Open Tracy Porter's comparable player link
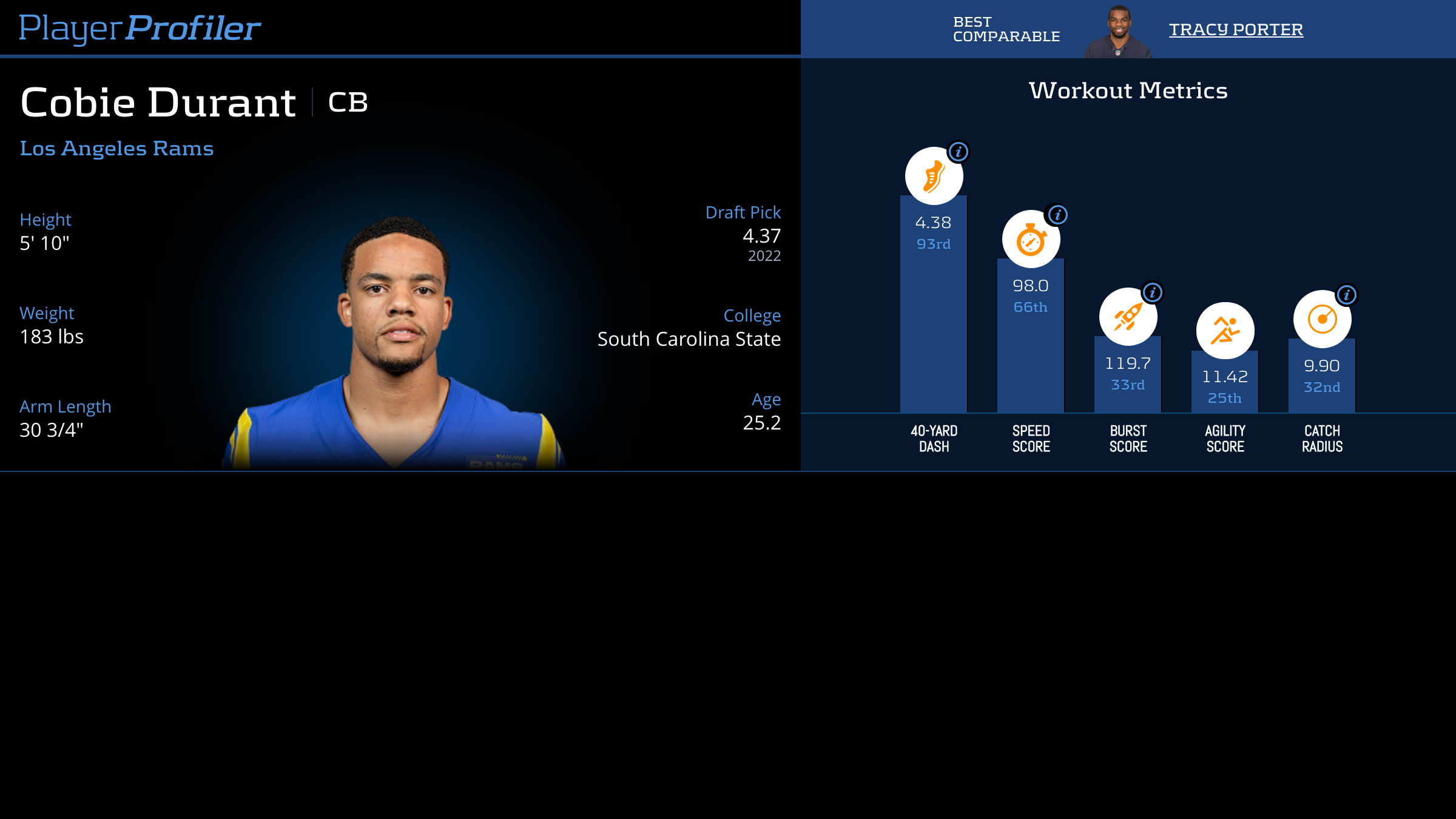1456x819 pixels. [1236, 29]
